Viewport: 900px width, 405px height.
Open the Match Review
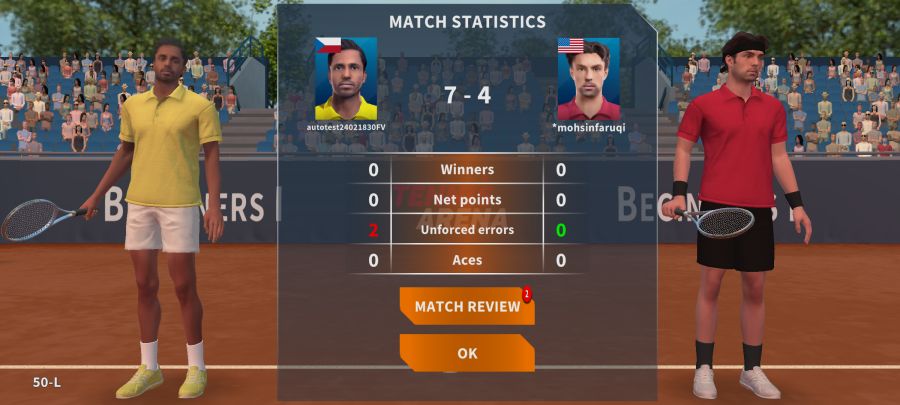(467, 306)
